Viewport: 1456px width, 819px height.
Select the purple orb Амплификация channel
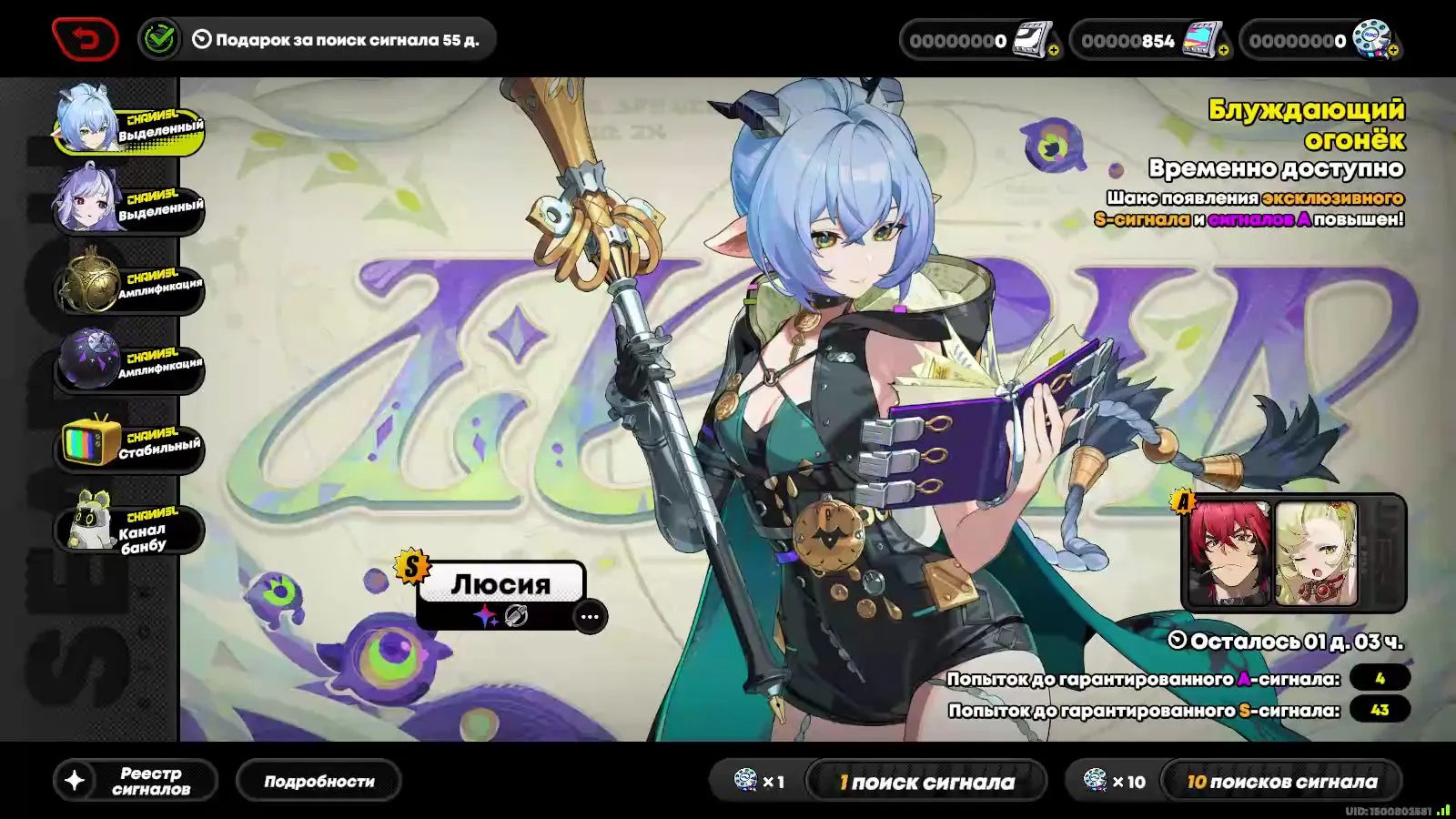(127, 362)
